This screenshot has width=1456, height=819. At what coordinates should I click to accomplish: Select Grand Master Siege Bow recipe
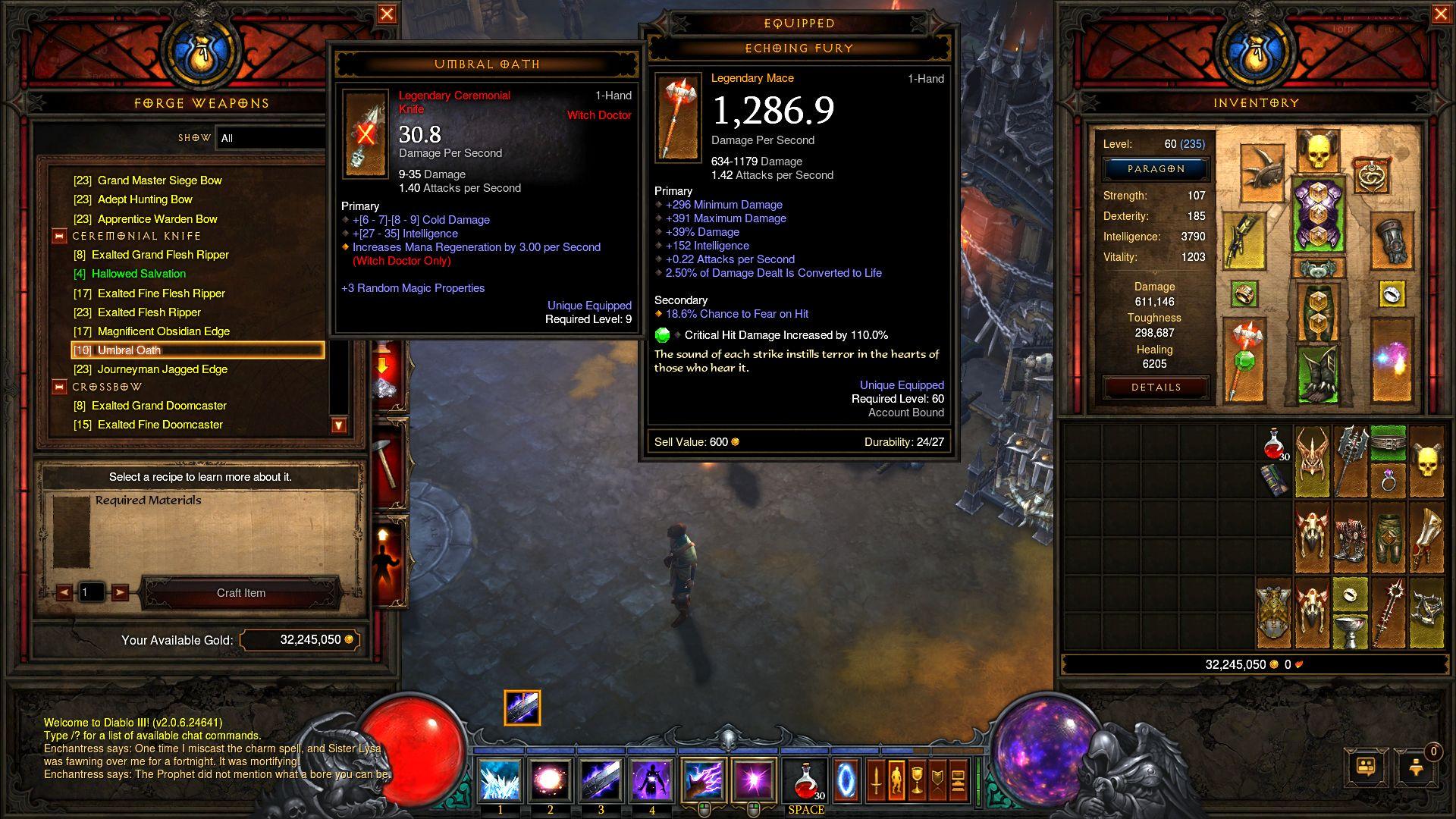point(159,180)
